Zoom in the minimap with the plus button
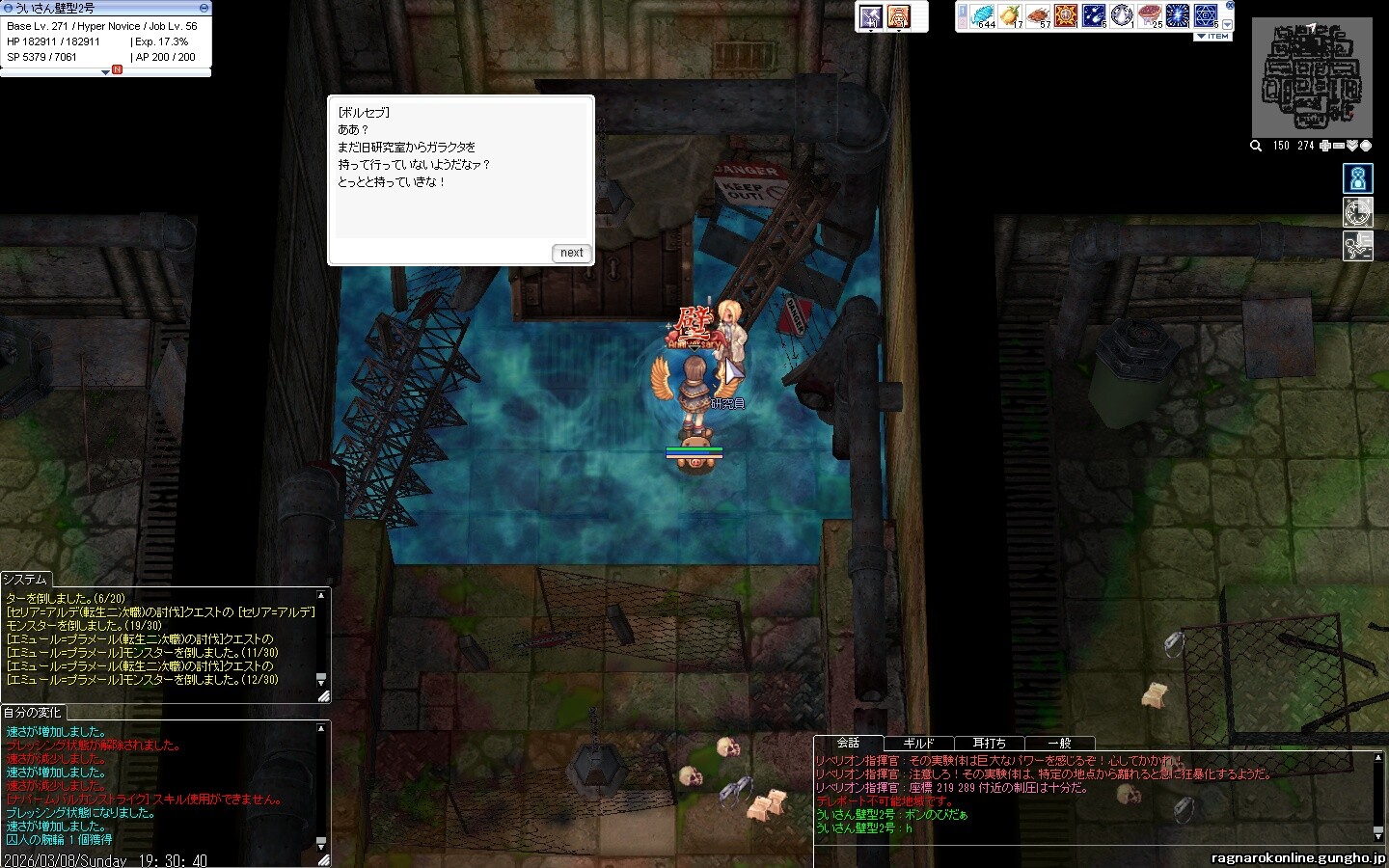1389x868 pixels. [1325, 146]
